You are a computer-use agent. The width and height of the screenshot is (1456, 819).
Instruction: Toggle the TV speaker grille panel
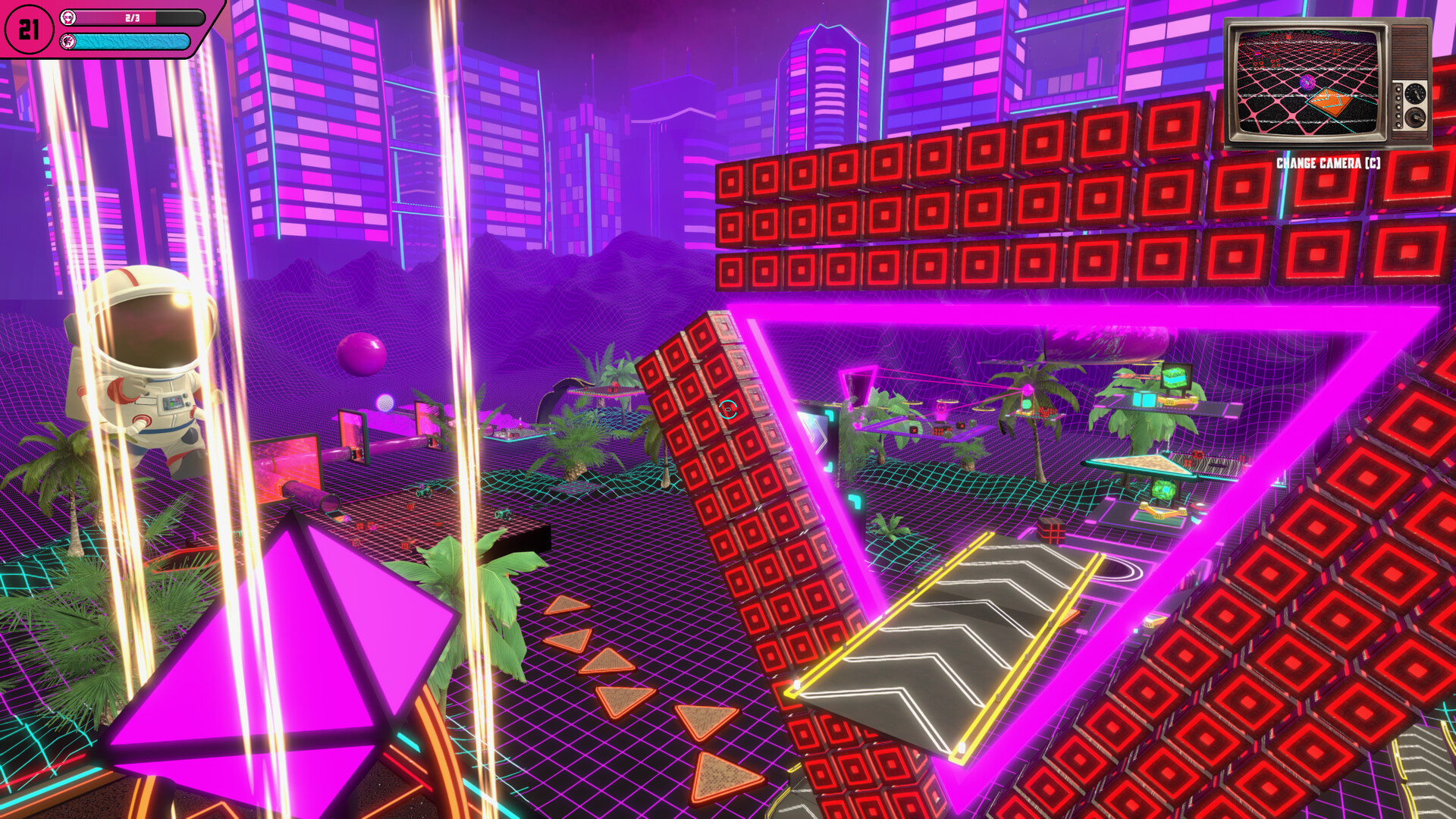point(1410,52)
